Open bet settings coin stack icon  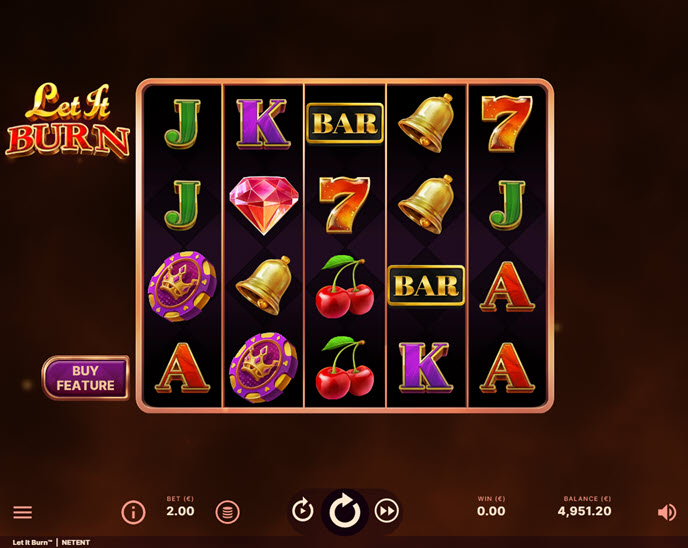[227, 512]
